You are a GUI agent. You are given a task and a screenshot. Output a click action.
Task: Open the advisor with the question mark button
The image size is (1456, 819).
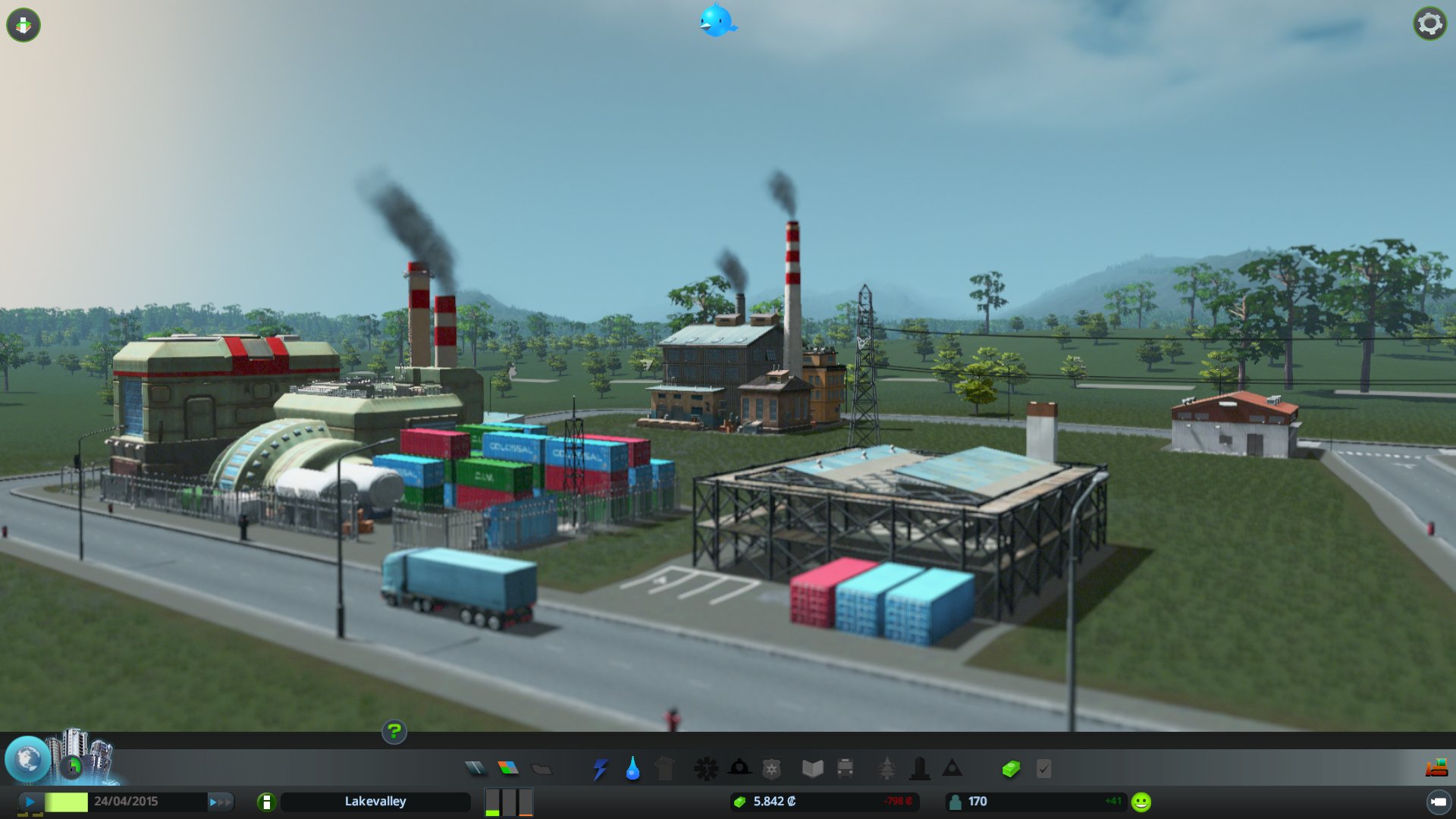pos(394,733)
